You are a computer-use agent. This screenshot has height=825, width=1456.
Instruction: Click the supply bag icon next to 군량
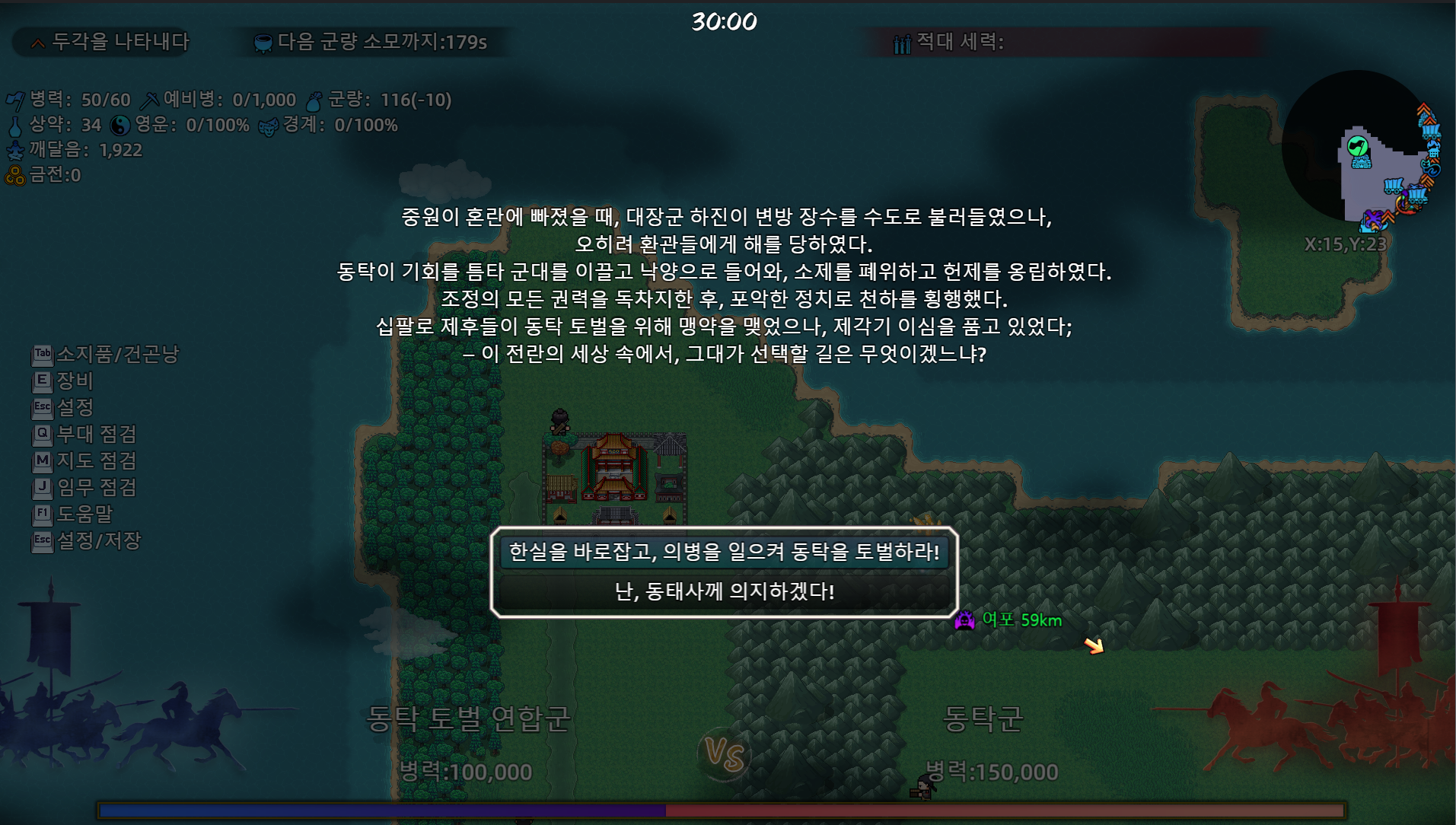pos(317,99)
